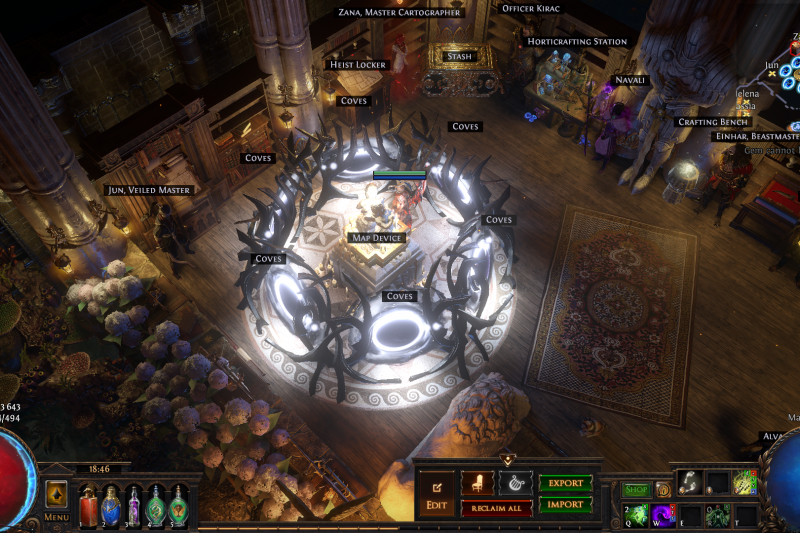
Task: Use the green flask in slot 5
Action: (178, 503)
